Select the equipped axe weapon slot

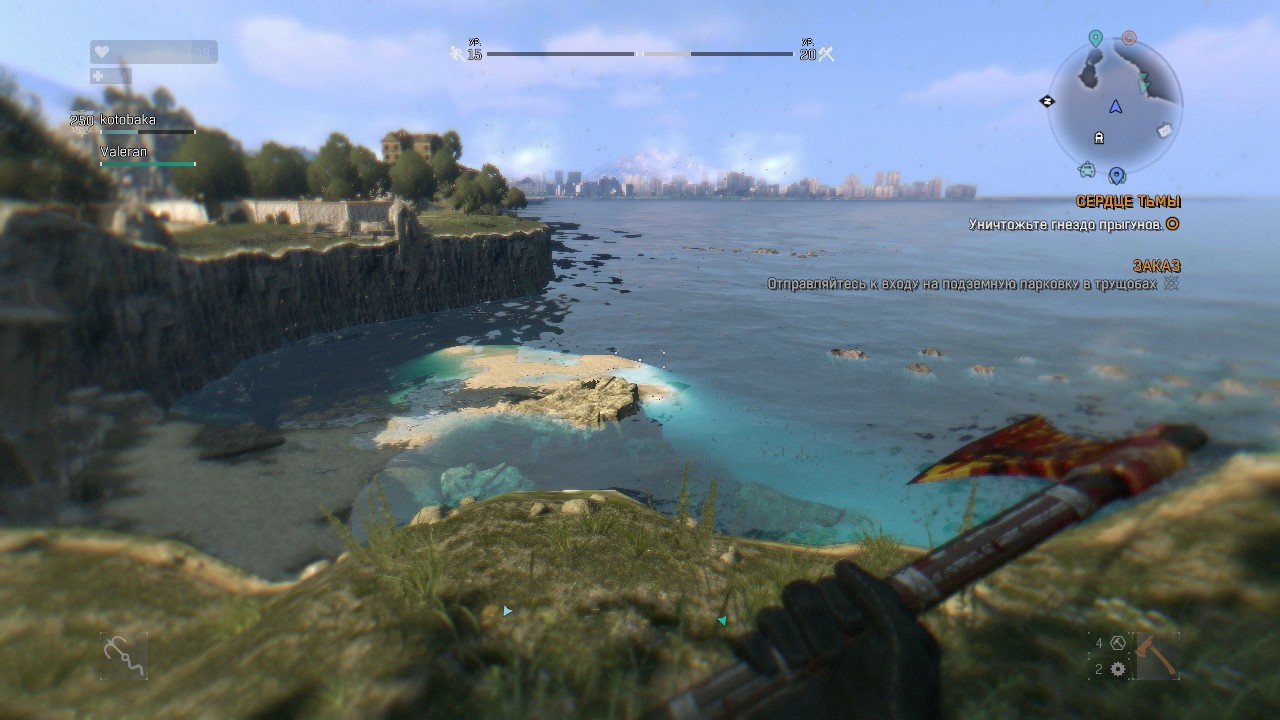[1158, 656]
